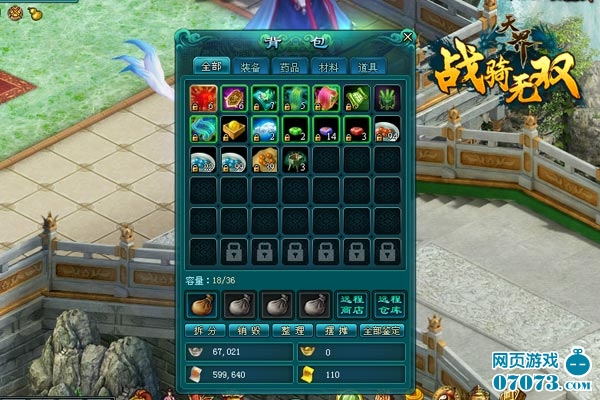600x400 pixels.
Task: Open the 远程仓库 remote warehouse
Action: (387, 304)
